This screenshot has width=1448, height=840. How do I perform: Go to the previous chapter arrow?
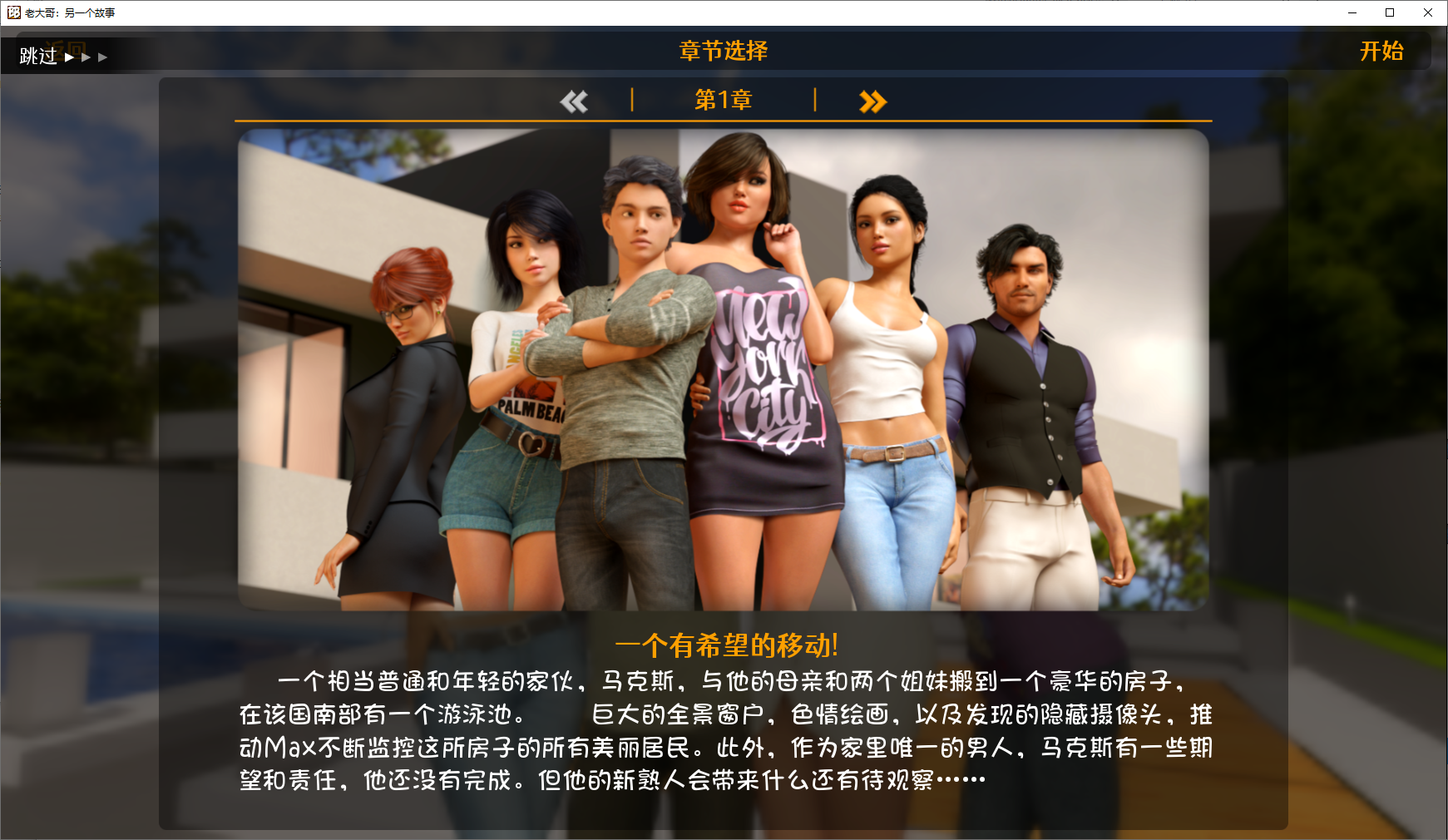(x=574, y=101)
